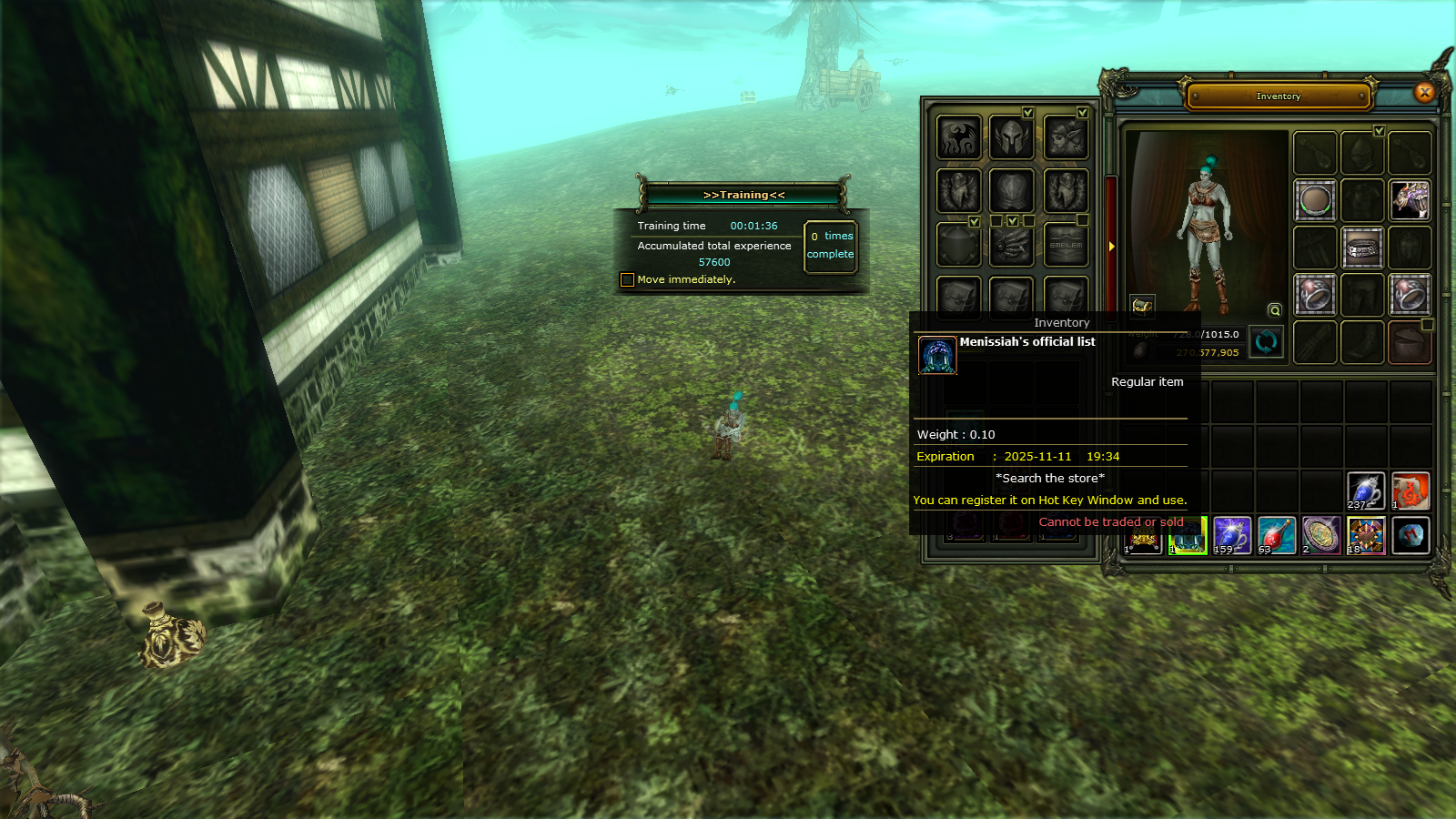Select the equipped silver belt slot
Viewport: 1456px width, 819px height.
pyautogui.click(x=1362, y=248)
